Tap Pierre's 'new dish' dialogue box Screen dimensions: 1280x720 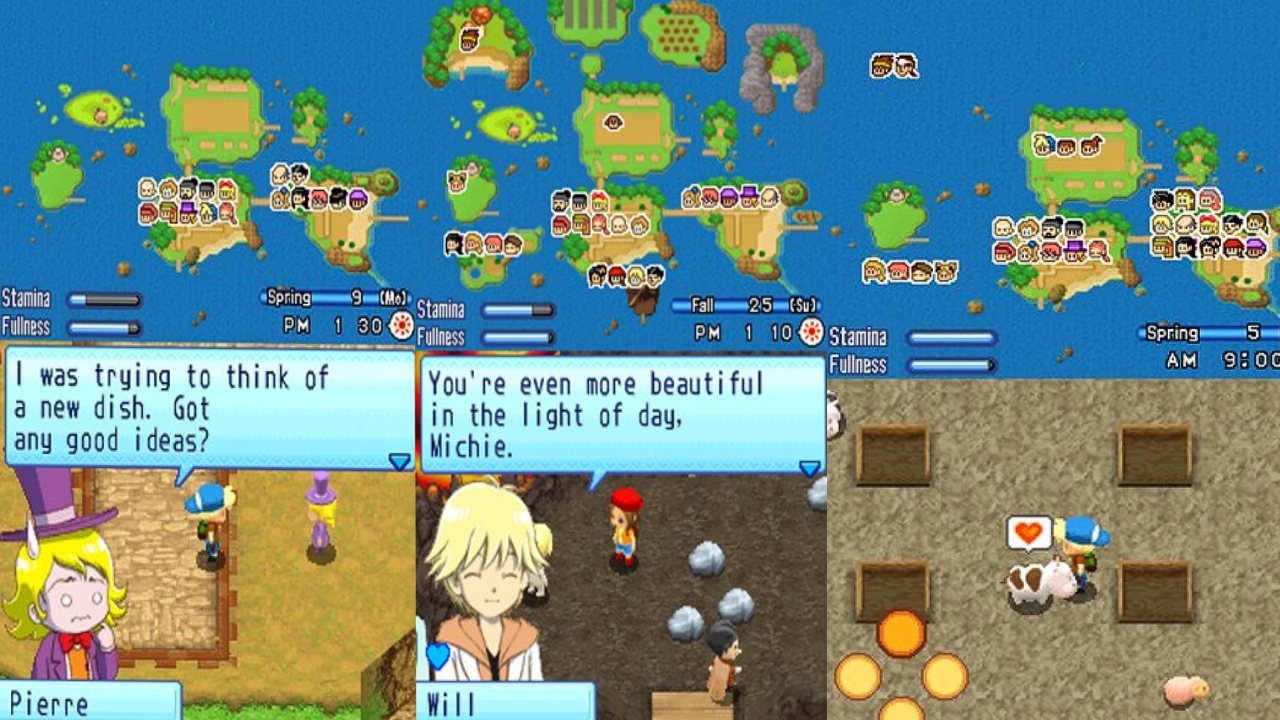click(x=208, y=408)
